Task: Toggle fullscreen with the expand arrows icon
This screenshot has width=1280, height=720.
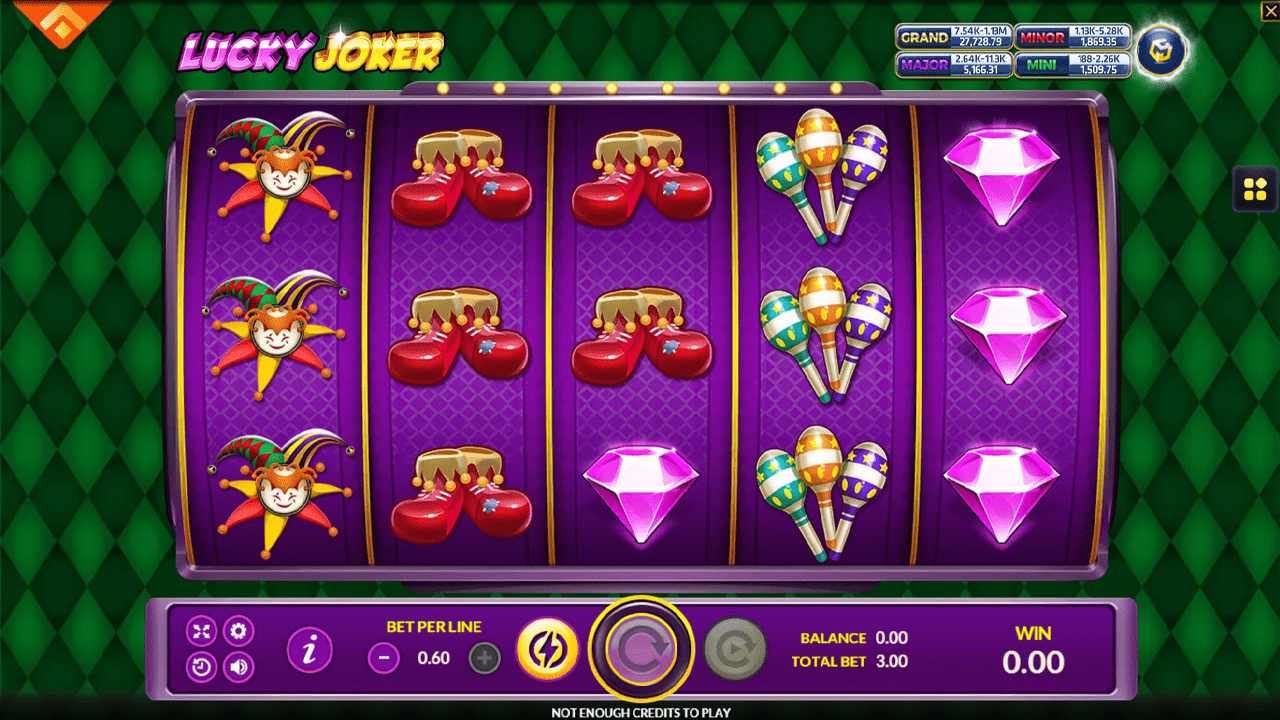Action: point(201,631)
